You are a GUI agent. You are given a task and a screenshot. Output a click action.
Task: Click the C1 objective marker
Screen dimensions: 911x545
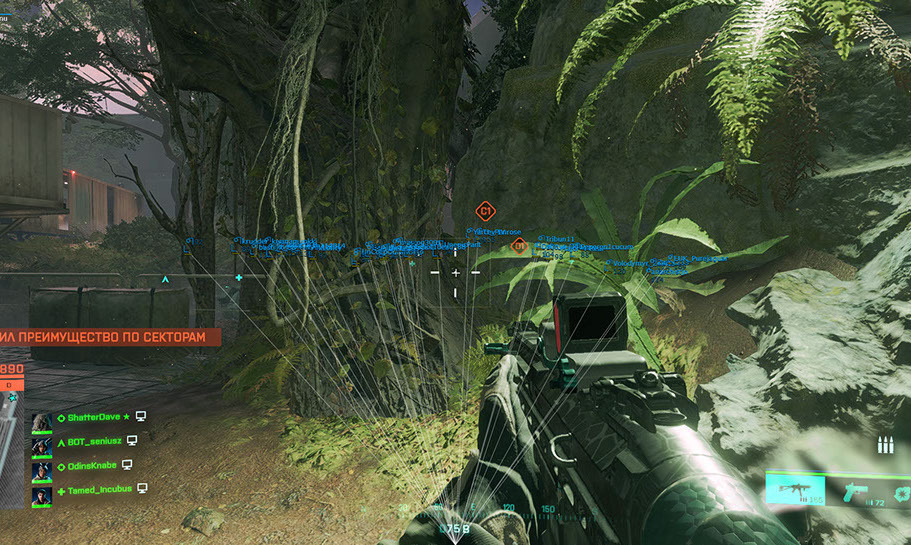[485, 211]
